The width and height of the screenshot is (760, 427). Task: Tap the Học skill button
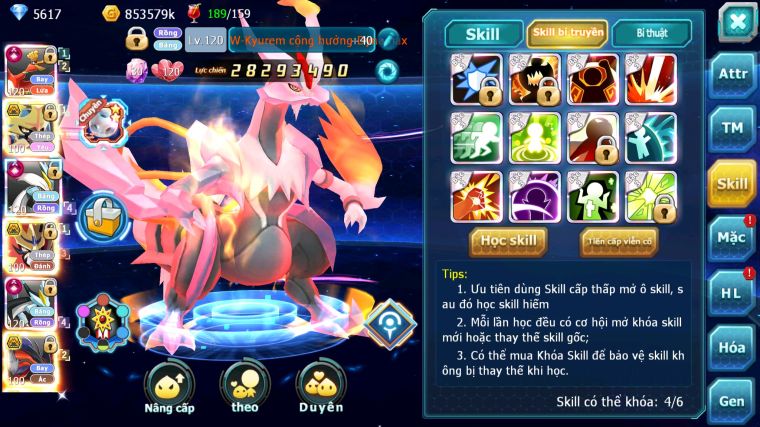click(x=509, y=240)
